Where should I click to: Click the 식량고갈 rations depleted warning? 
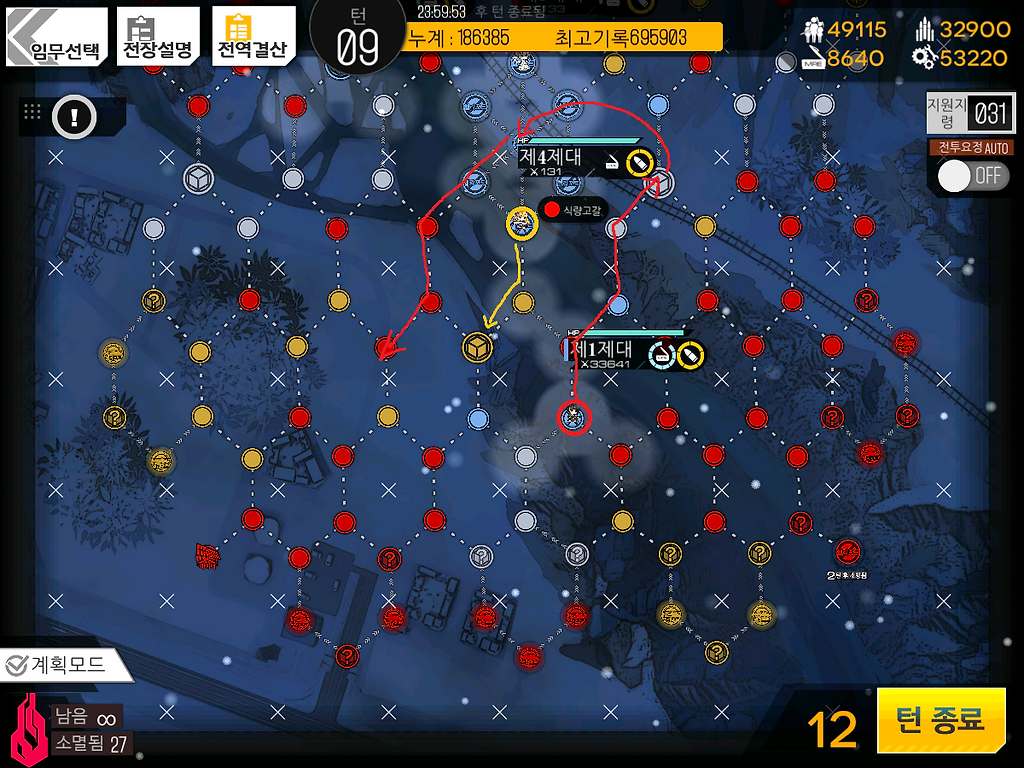coord(572,211)
